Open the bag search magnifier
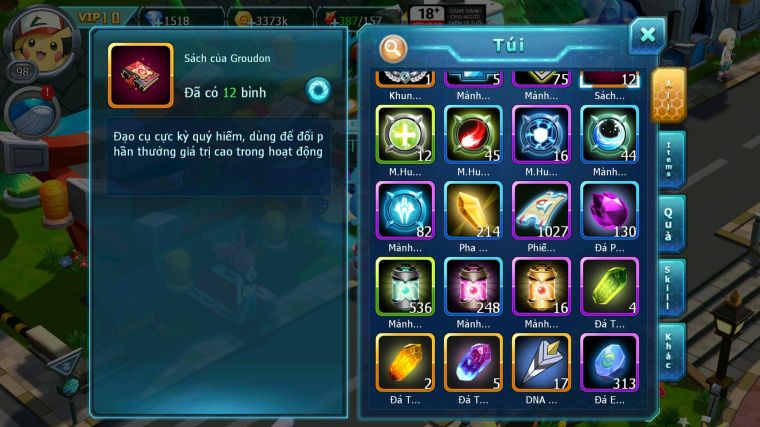Screen dimensions: 760x427 point(393,47)
